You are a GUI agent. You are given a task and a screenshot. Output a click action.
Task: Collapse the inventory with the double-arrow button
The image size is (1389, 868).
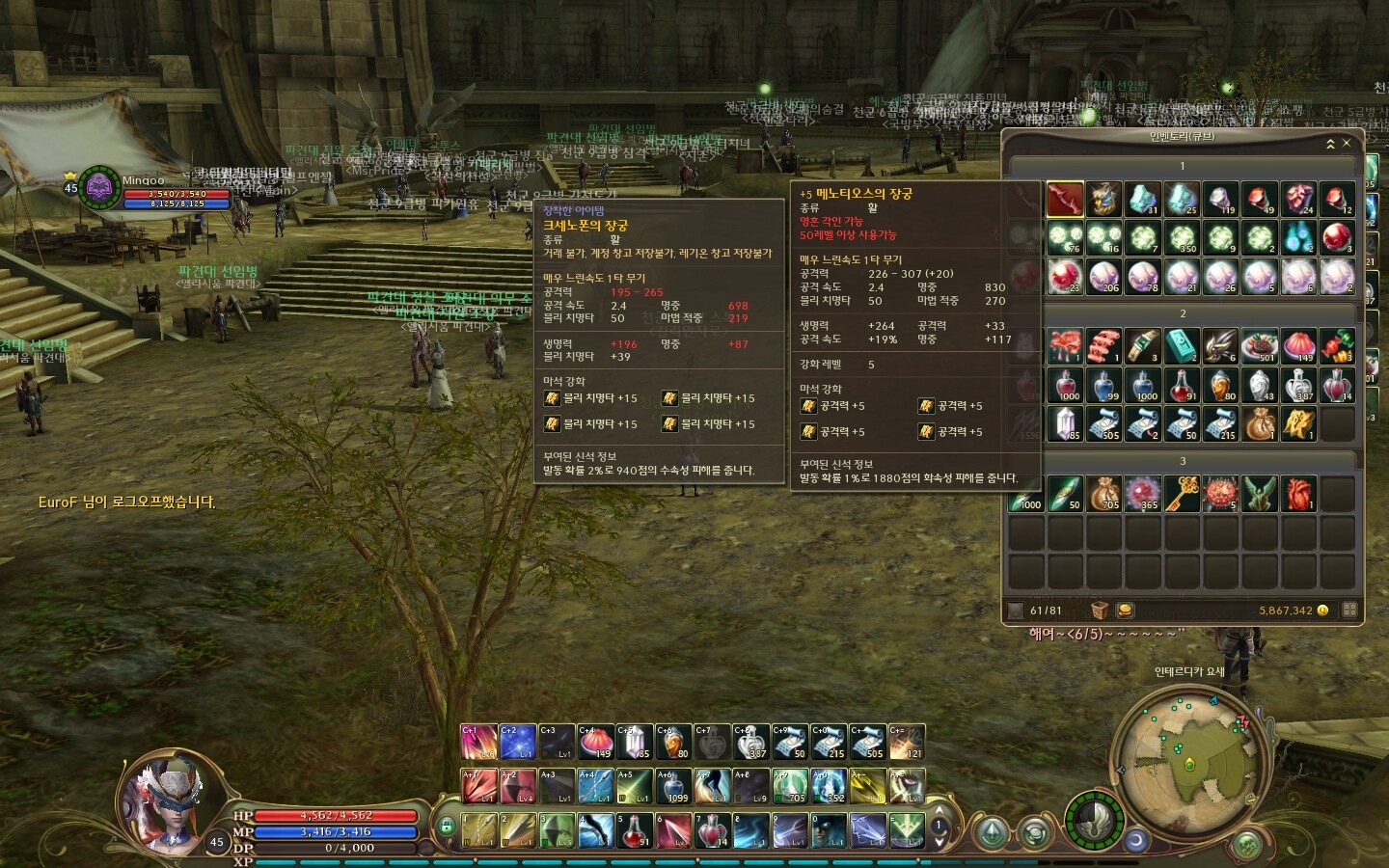[1330, 143]
